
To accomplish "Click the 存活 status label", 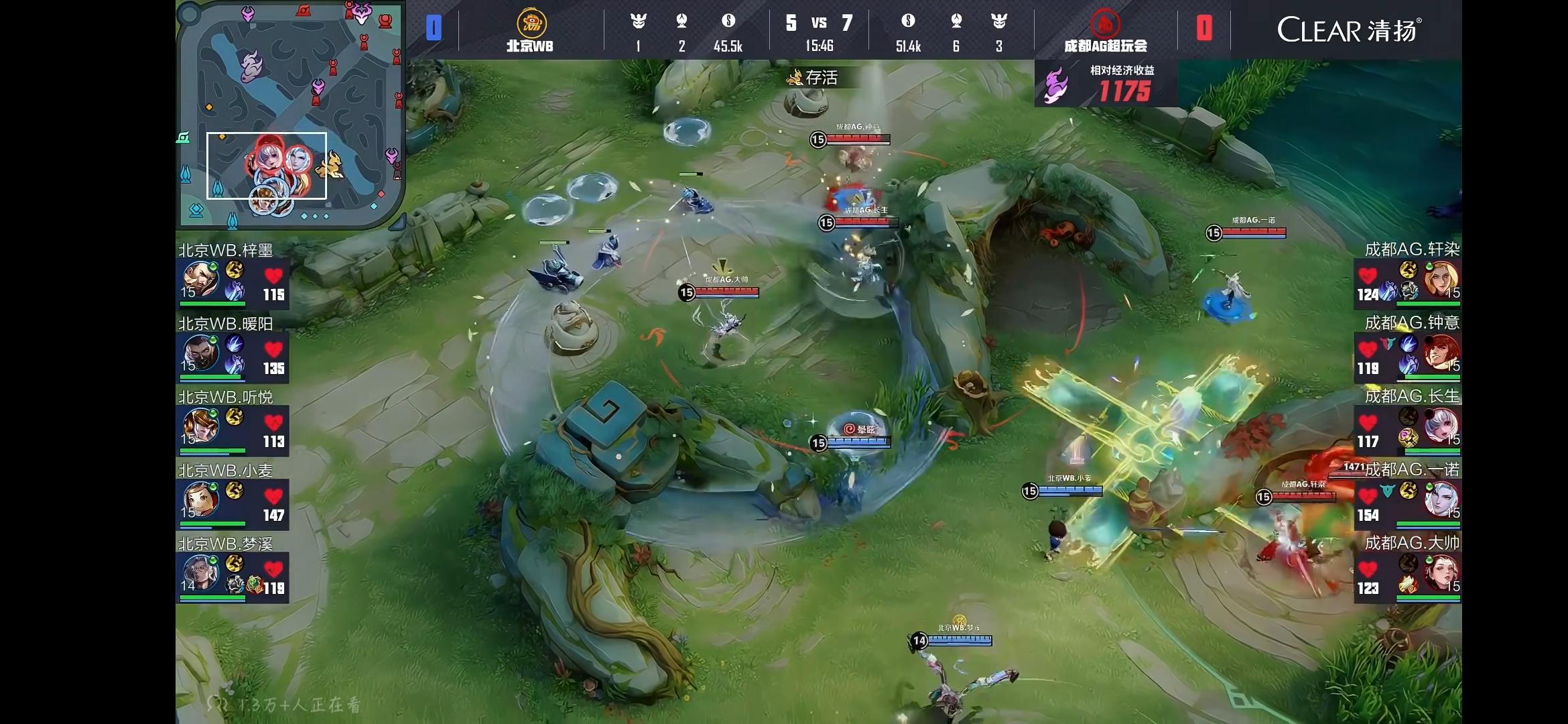I will point(813,78).
